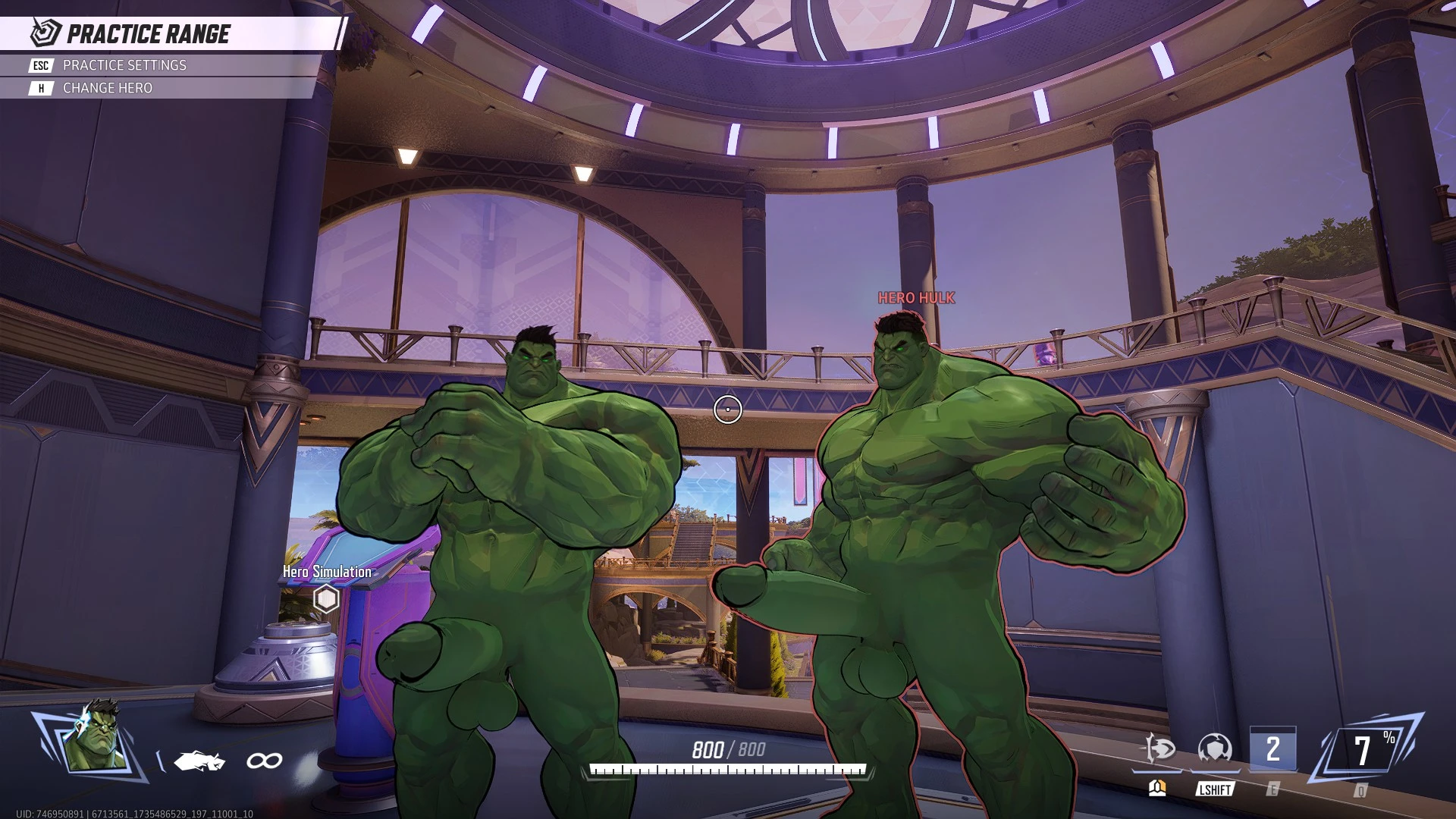Activate the ability icon showing 2 charges
The width and height of the screenshot is (1456, 819).
(1272, 749)
